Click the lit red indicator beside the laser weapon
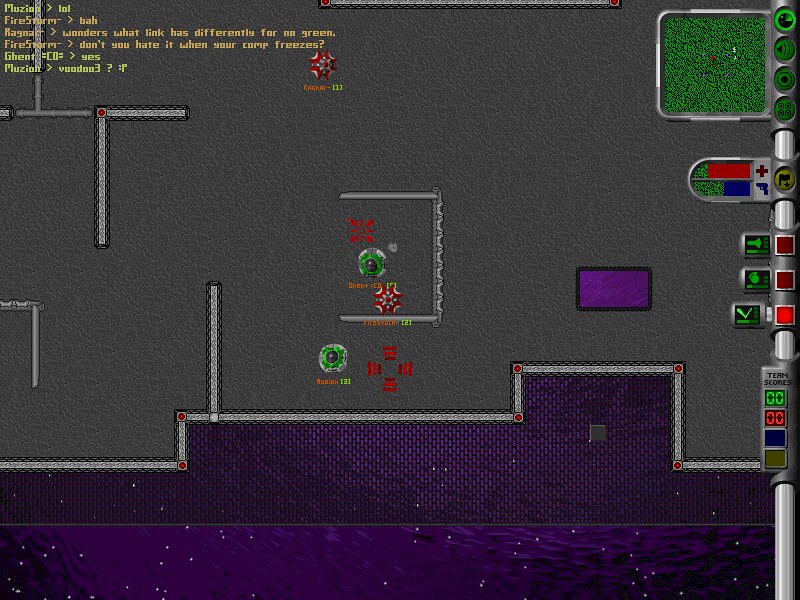The height and width of the screenshot is (600, 800). pos(785,315)
